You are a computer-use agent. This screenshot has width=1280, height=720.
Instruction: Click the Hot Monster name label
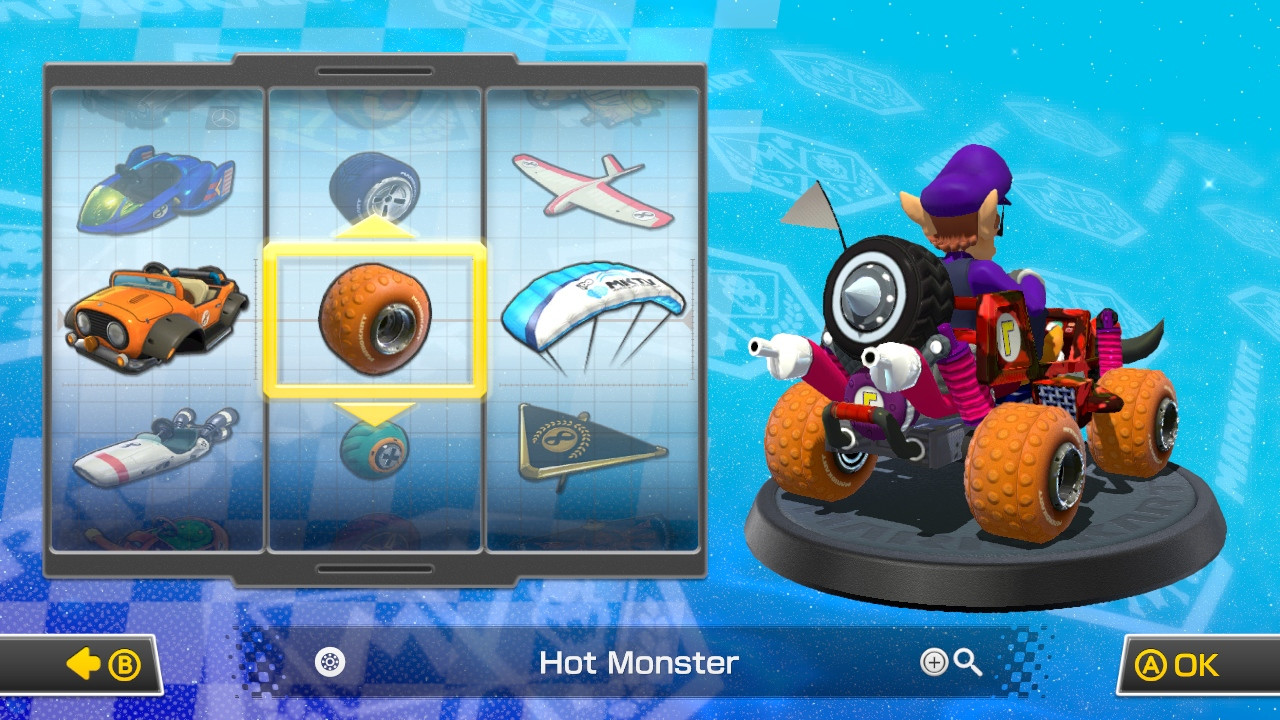click(x=639, y=663)
